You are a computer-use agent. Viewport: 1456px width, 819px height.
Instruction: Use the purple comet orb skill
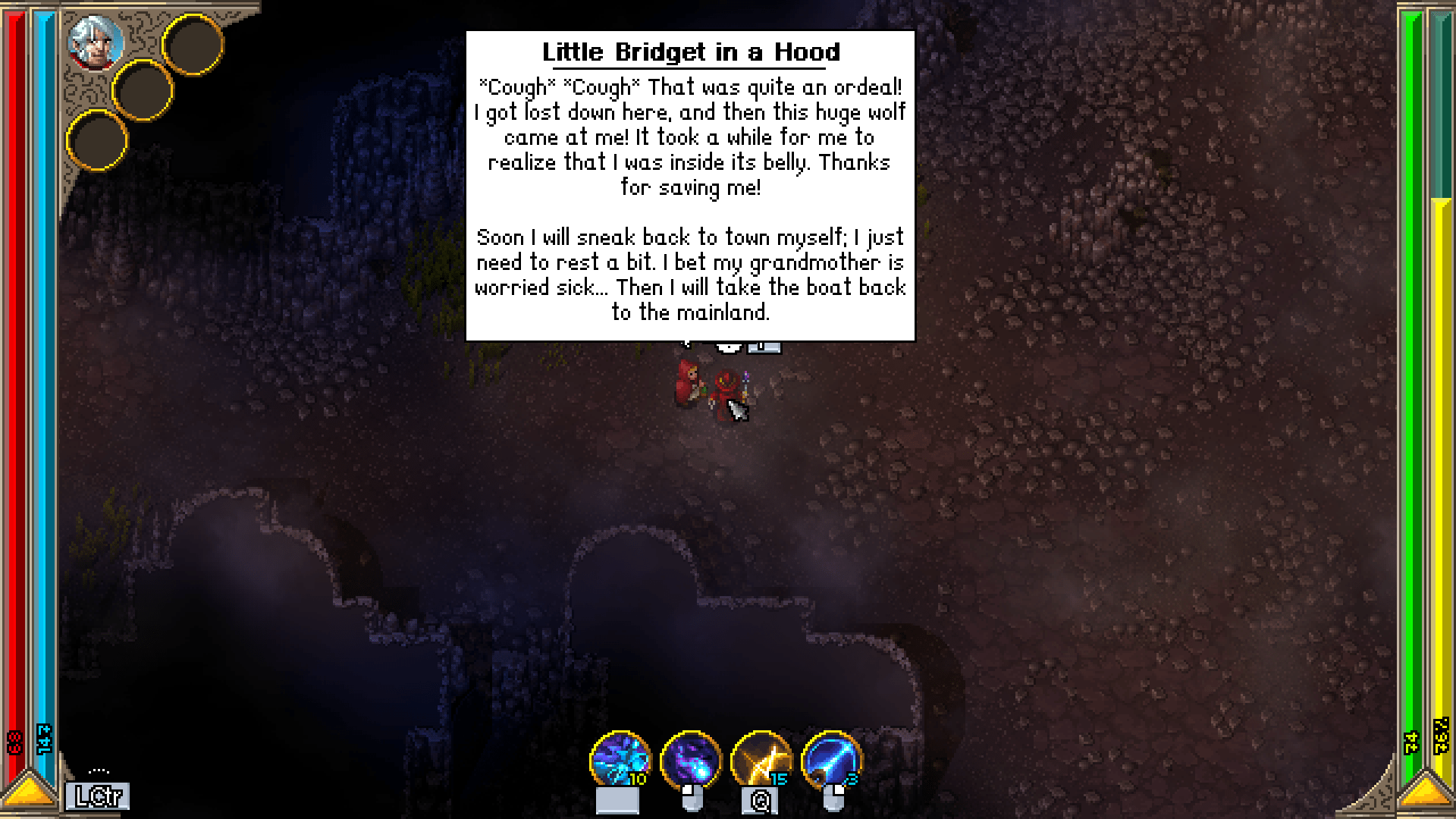coord(690,759)
